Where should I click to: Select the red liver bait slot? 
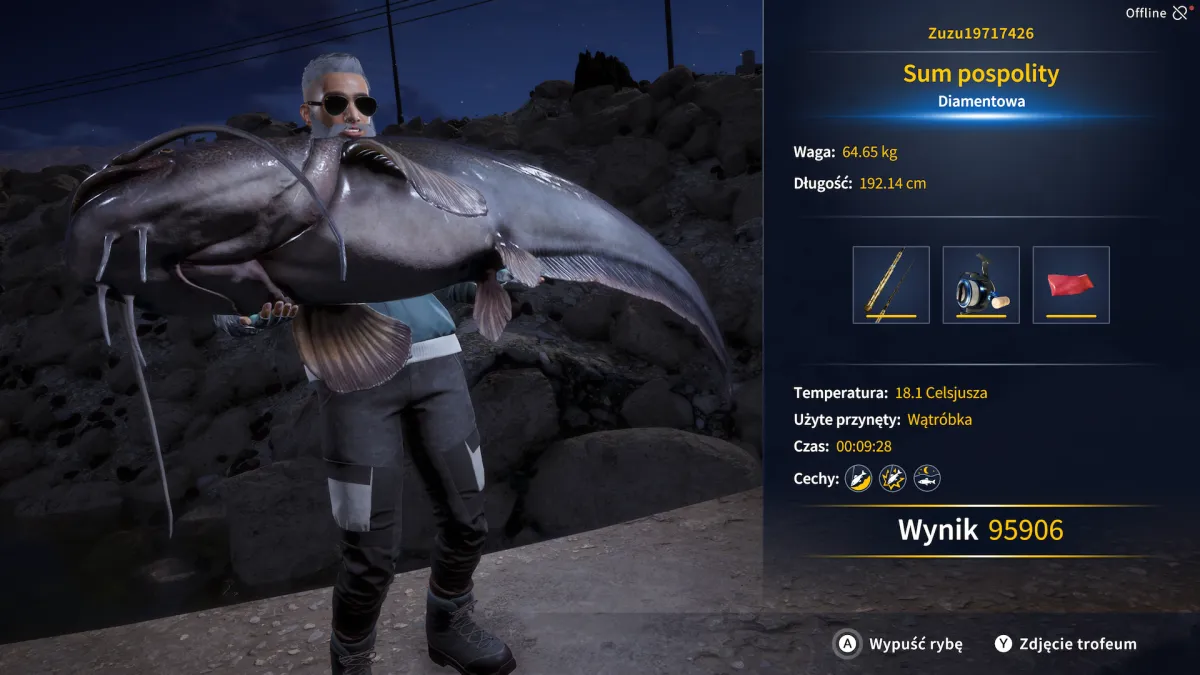1071,285
